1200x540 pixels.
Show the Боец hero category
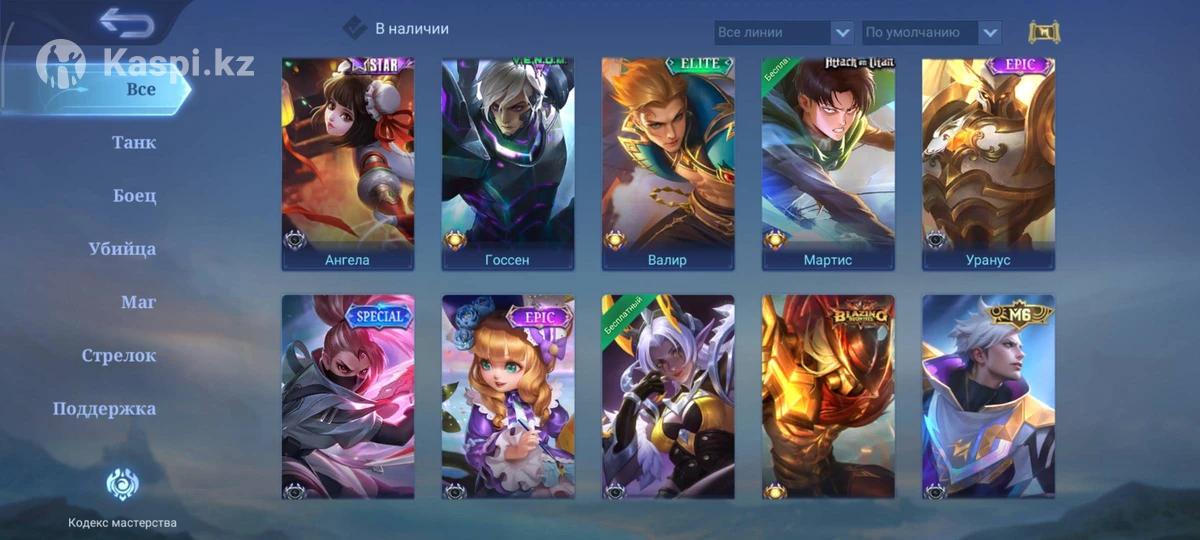click(x=135, y=195)
